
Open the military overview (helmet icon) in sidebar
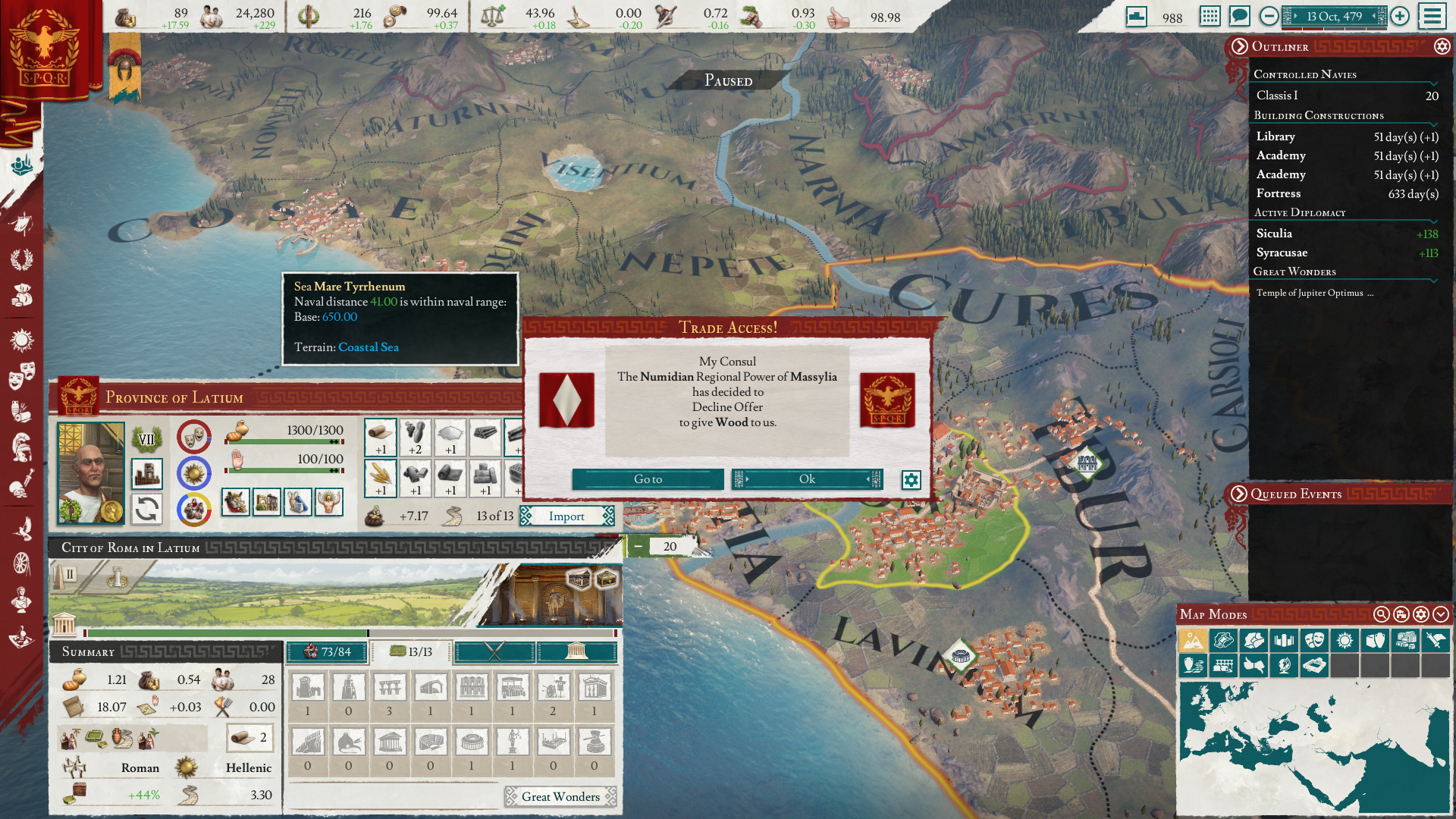(23, 446)
